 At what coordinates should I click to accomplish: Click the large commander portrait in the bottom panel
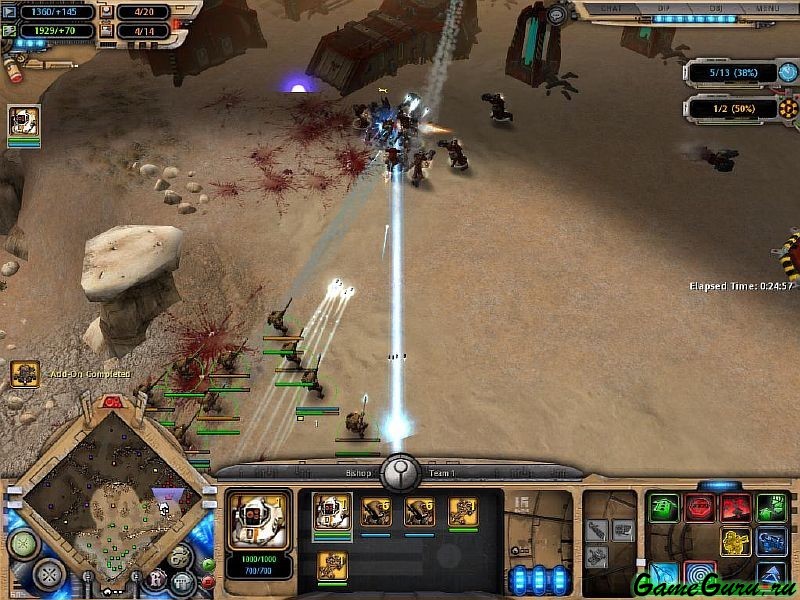tap(260, 520)
